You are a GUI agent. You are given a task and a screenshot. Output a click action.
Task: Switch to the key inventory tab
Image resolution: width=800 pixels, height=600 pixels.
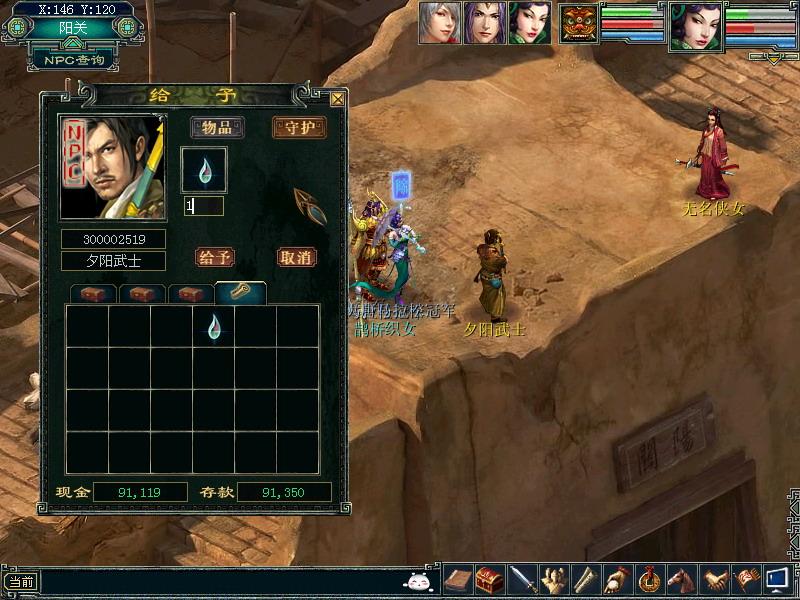tap(240, 293)
